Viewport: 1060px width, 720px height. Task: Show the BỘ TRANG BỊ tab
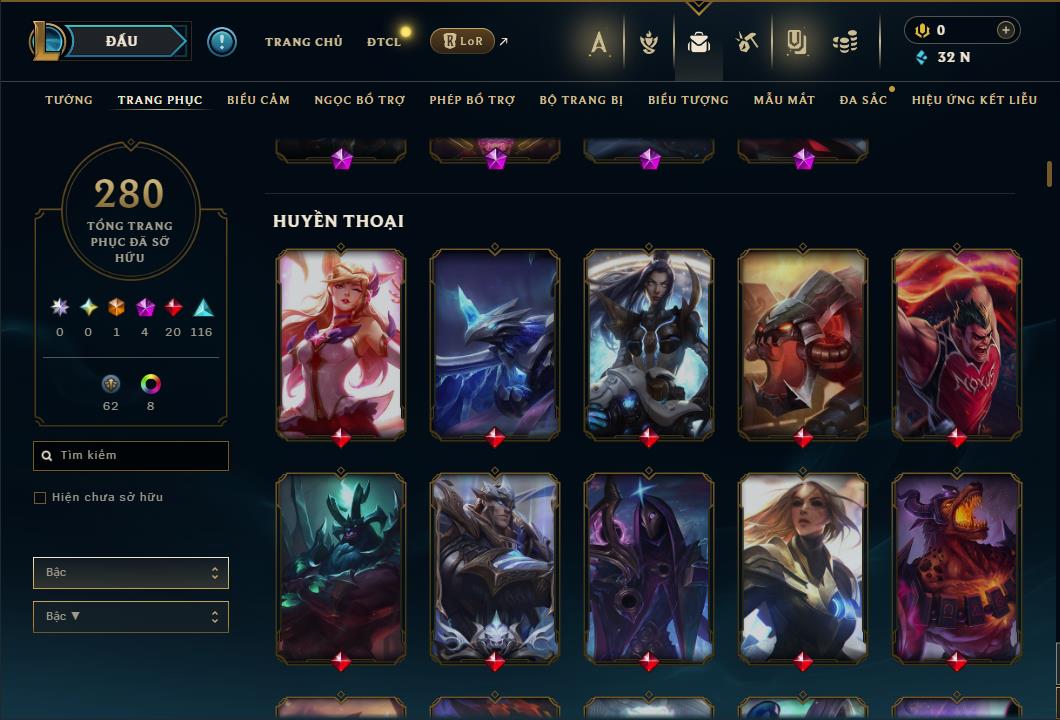coord(581,100)
